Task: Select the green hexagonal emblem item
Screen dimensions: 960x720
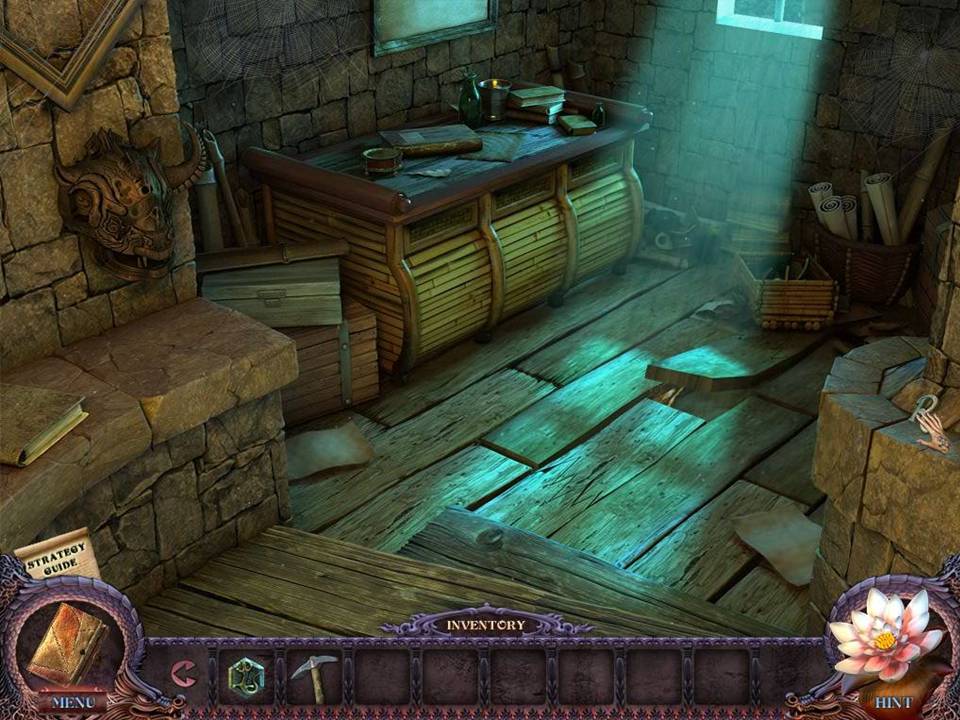Action: [246, 675]
